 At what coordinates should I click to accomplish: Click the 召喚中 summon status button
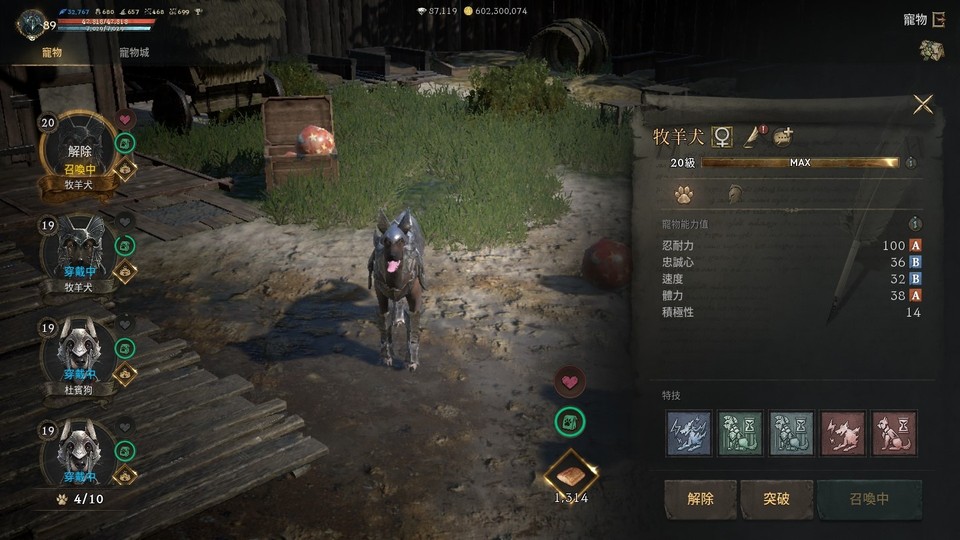click(x=868, y=498)
